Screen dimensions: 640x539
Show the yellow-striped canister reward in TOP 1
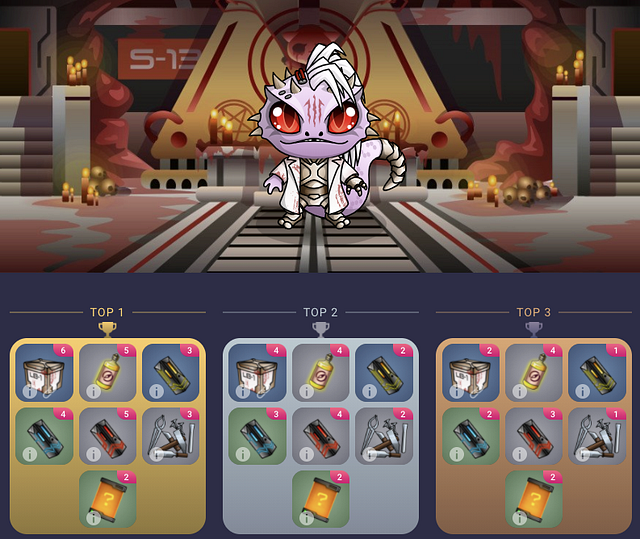170,372
